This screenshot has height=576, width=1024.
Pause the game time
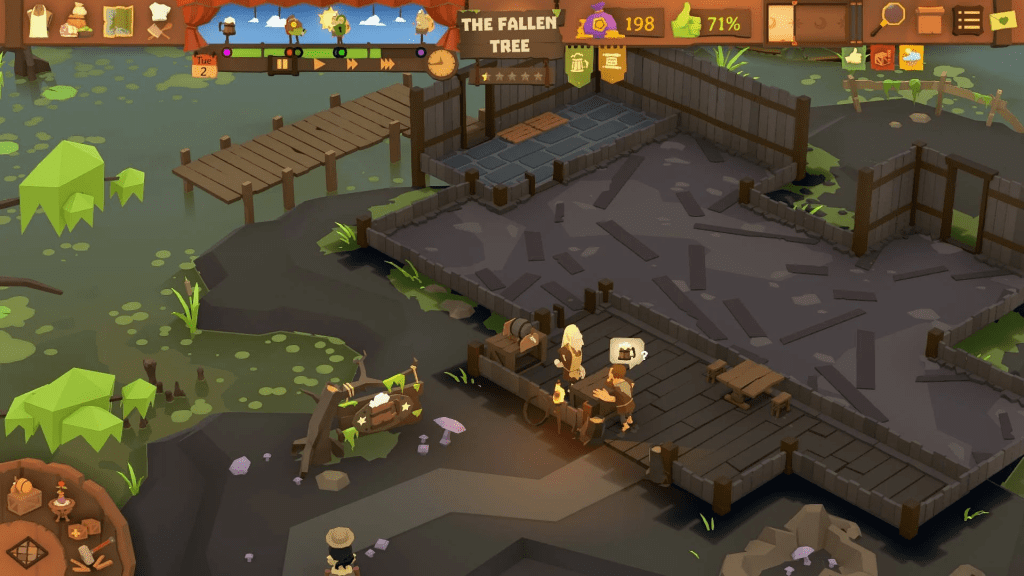coord(282,64)
